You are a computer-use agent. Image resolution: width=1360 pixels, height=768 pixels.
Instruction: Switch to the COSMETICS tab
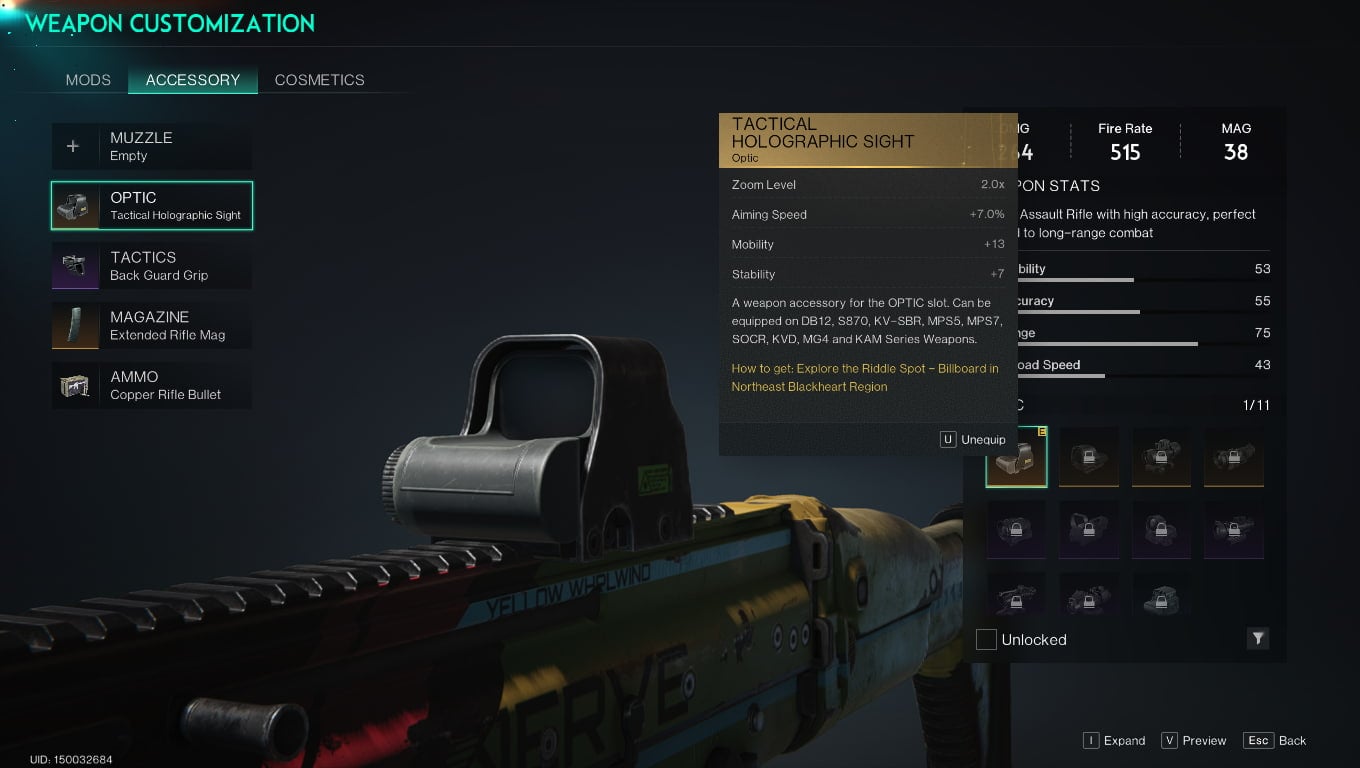[x=319, y=80]
